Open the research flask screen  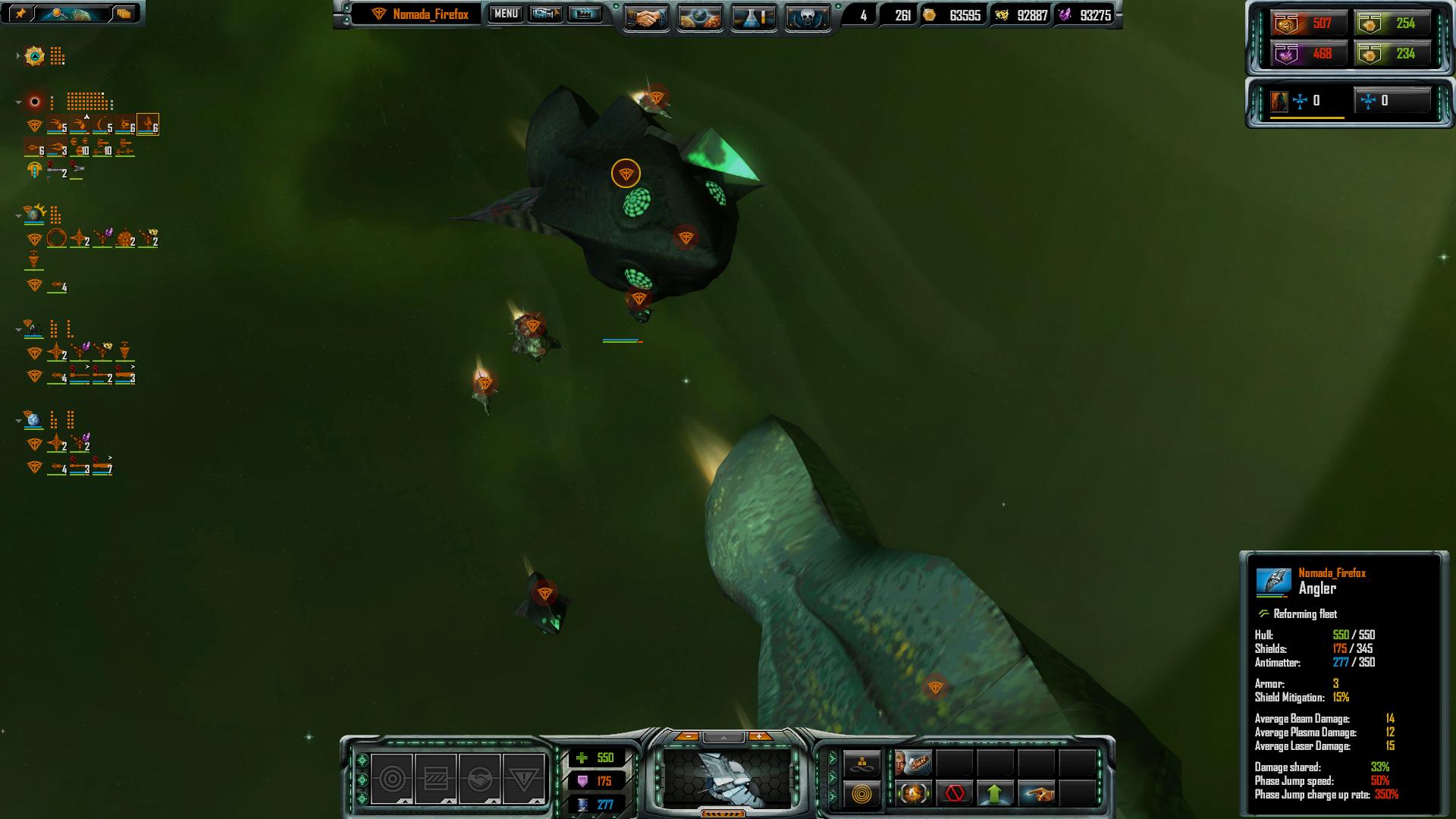tap(753, 17)
